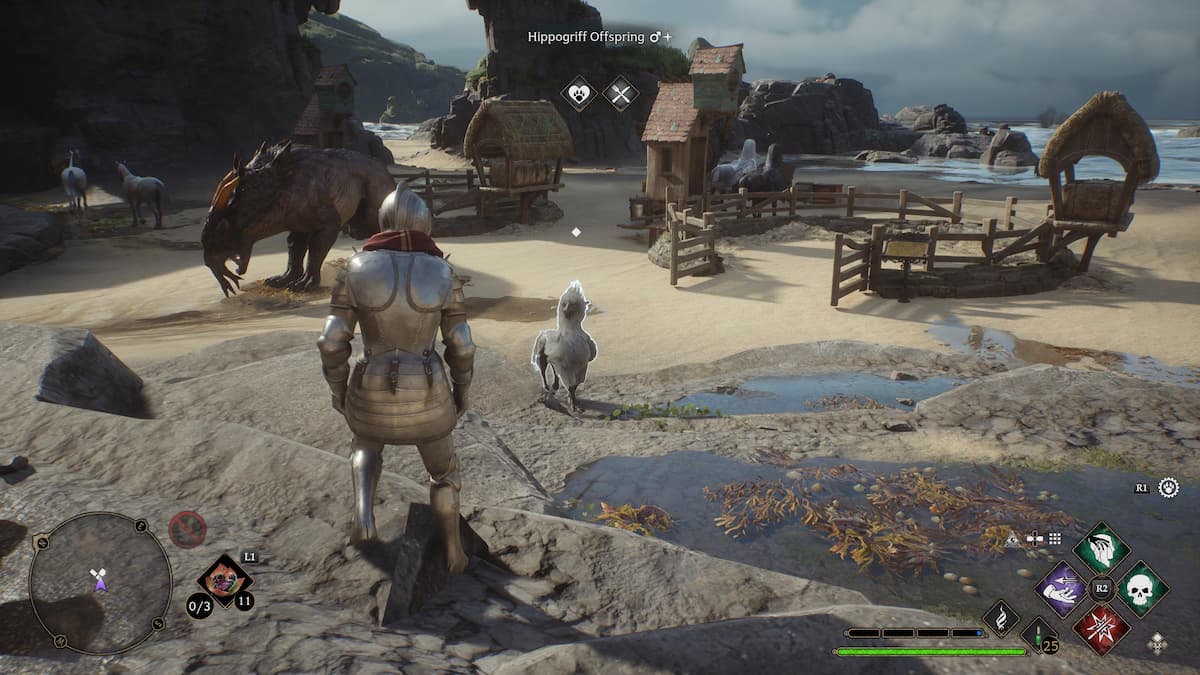This screenshot has width=1200, height=675.
Task: Open the circular minimap
Action: click(x=100, y=582)
